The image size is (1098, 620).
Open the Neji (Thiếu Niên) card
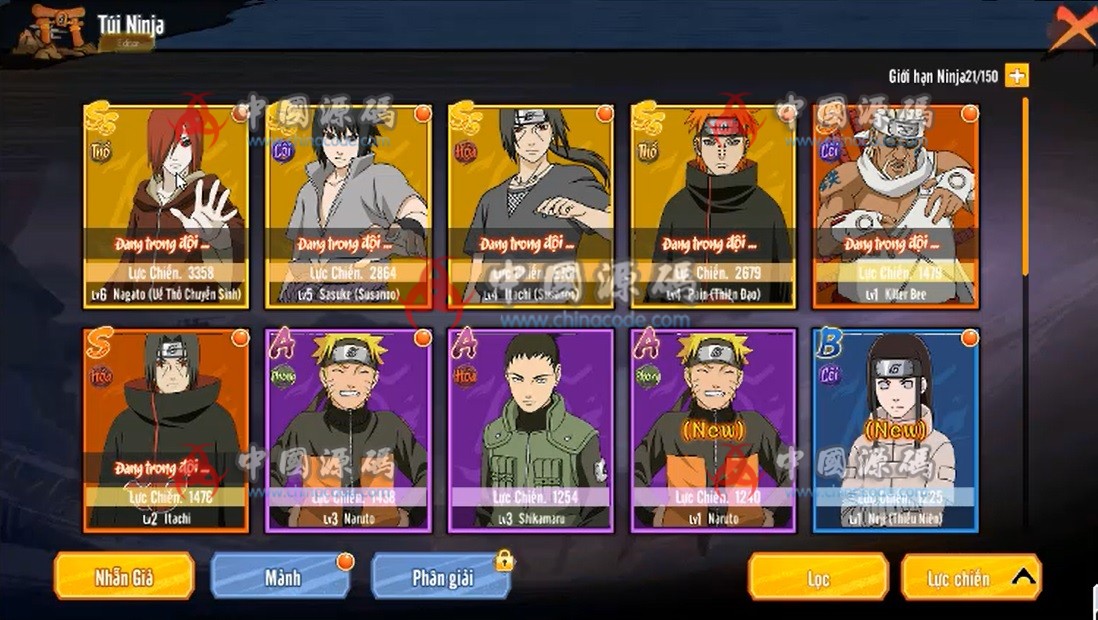(896, 430)
